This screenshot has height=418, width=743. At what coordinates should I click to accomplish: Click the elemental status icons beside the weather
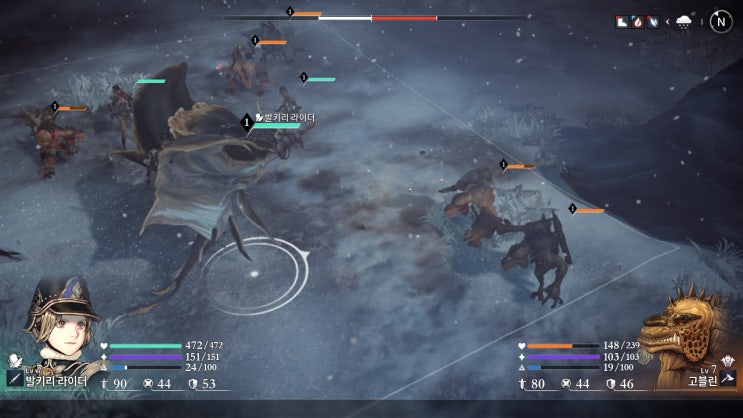[x=636, y=21]
